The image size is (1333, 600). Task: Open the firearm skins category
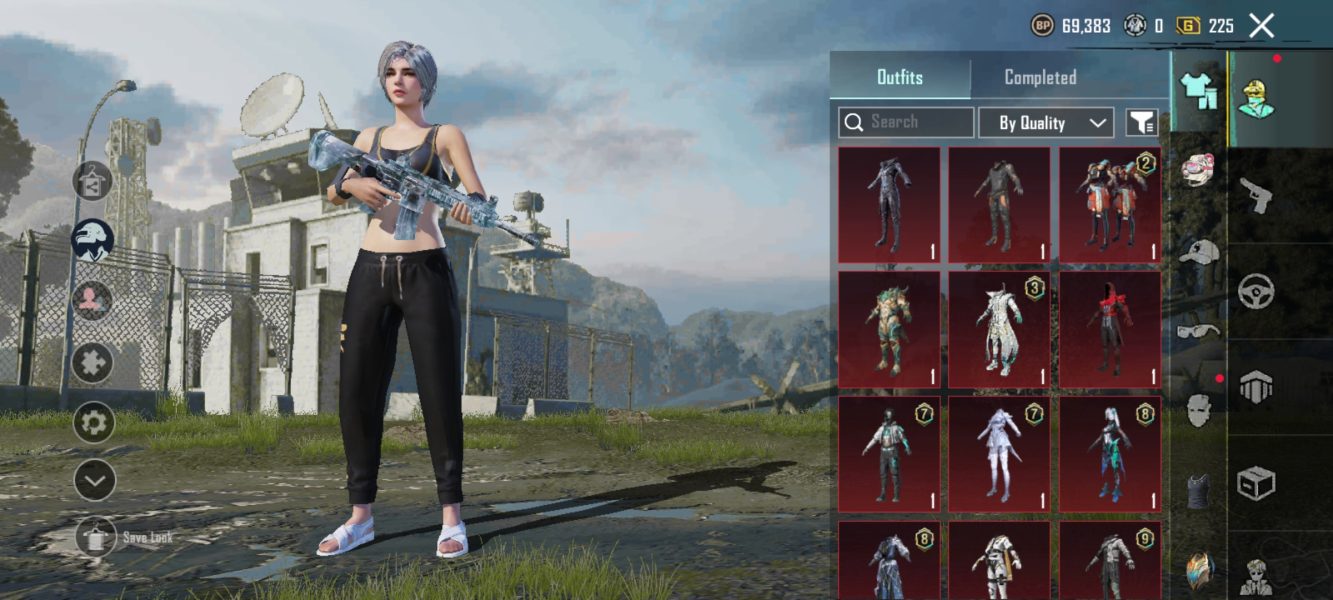pos(1255,195)
